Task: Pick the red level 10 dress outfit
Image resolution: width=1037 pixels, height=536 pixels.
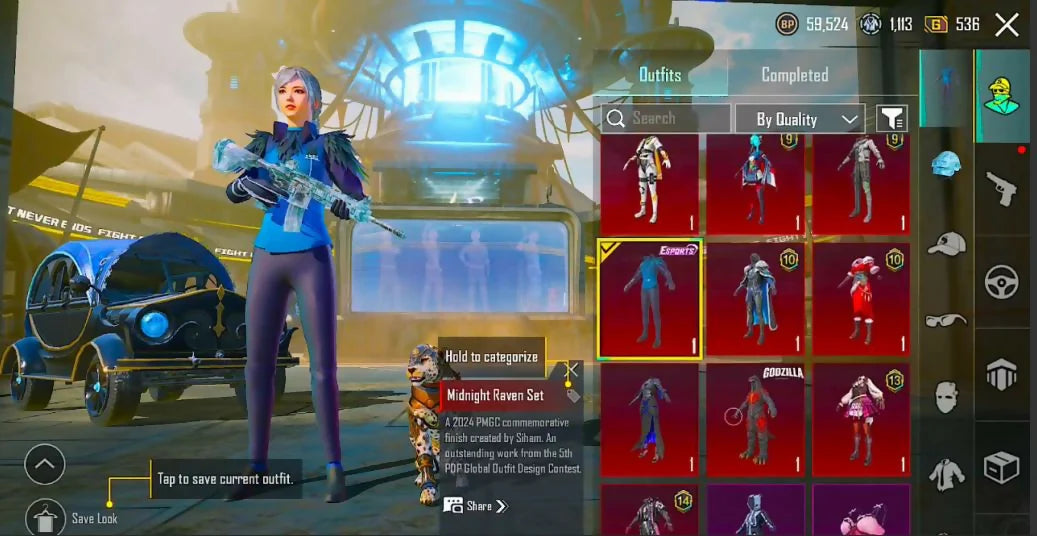Action: [861, 298]
